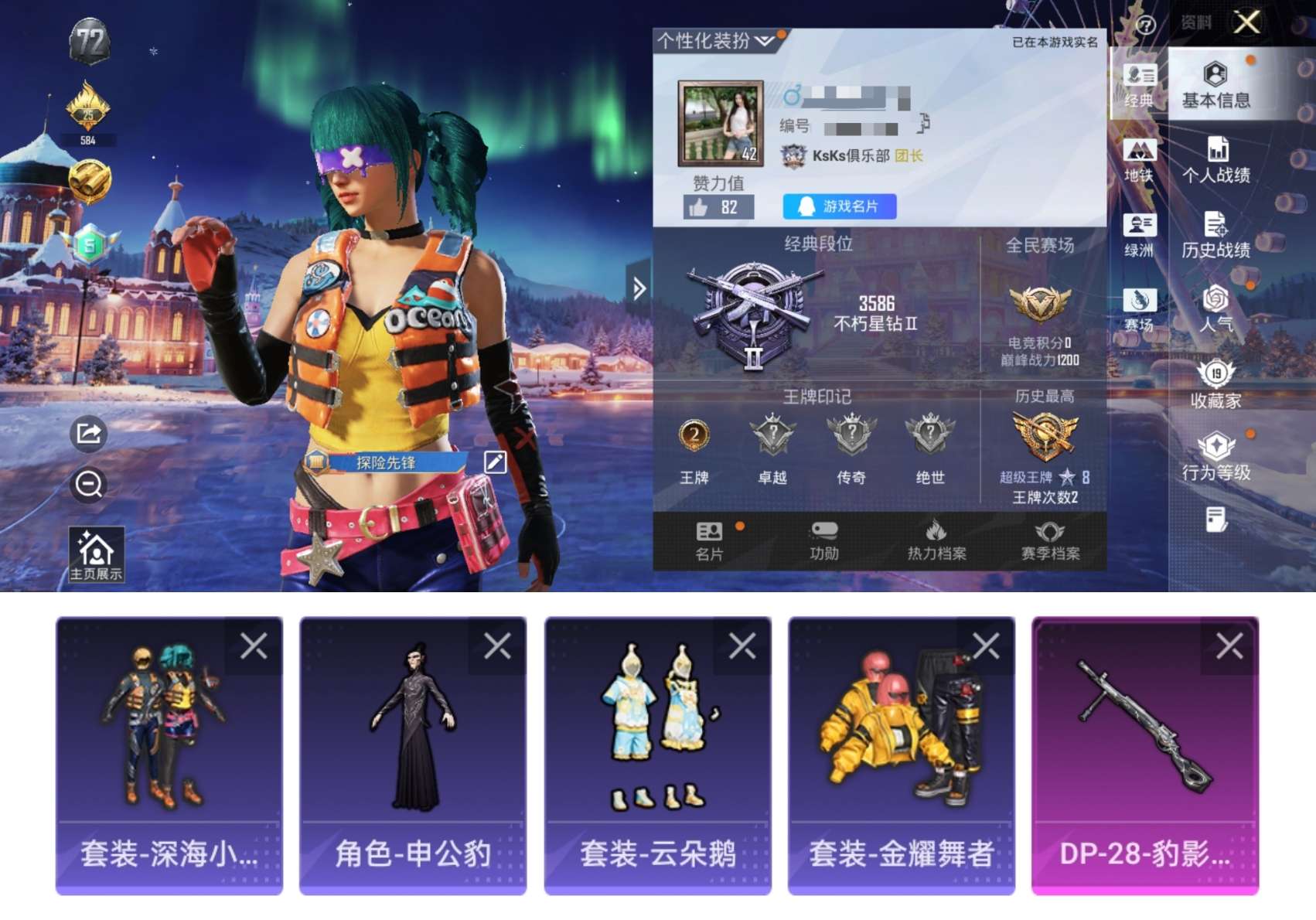This screenshot has height=920, width=1316.
Task: Switch to the 热力档案 tab
Action: 938,539
